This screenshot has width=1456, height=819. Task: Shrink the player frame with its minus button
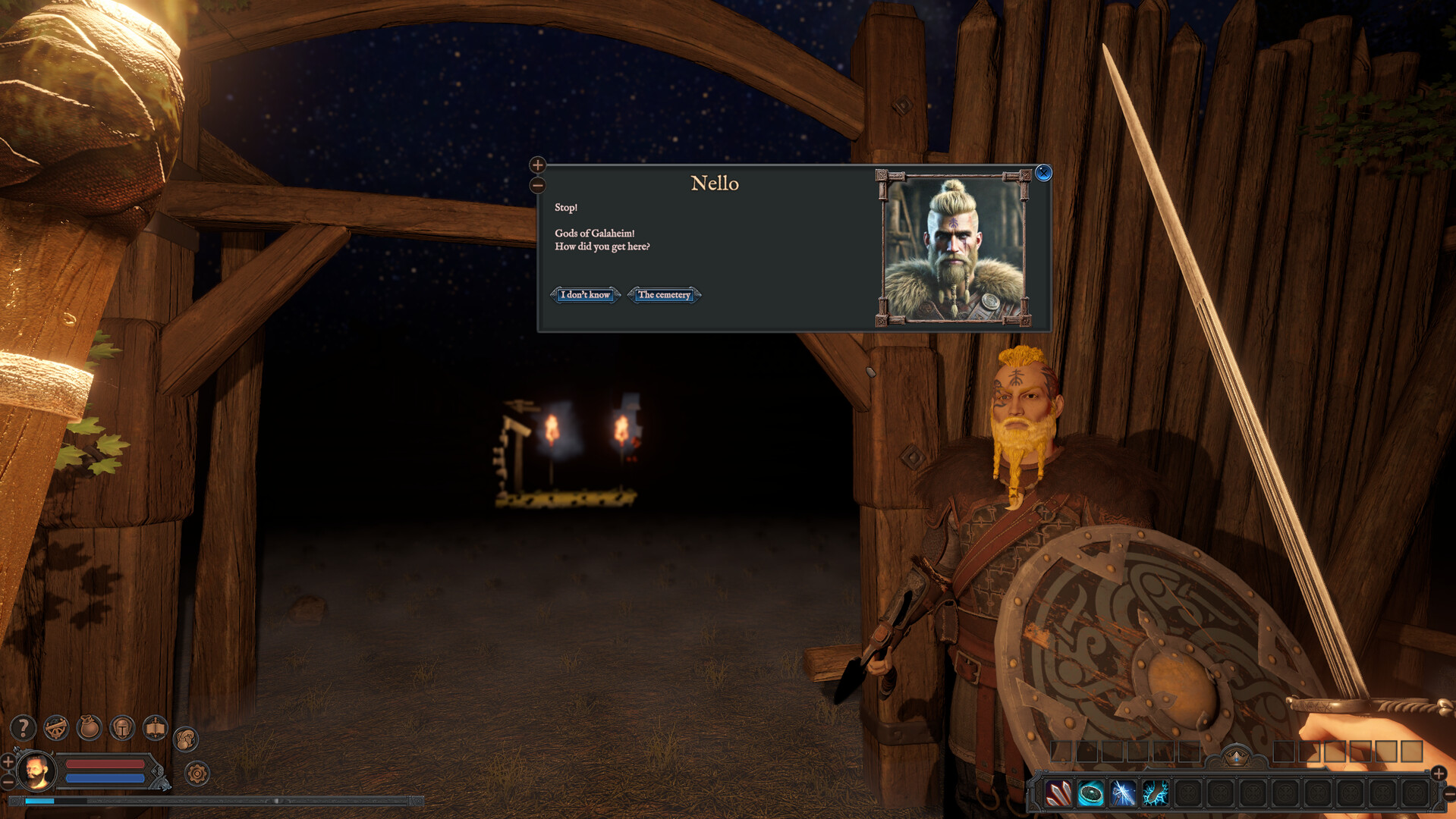(8, 782)
